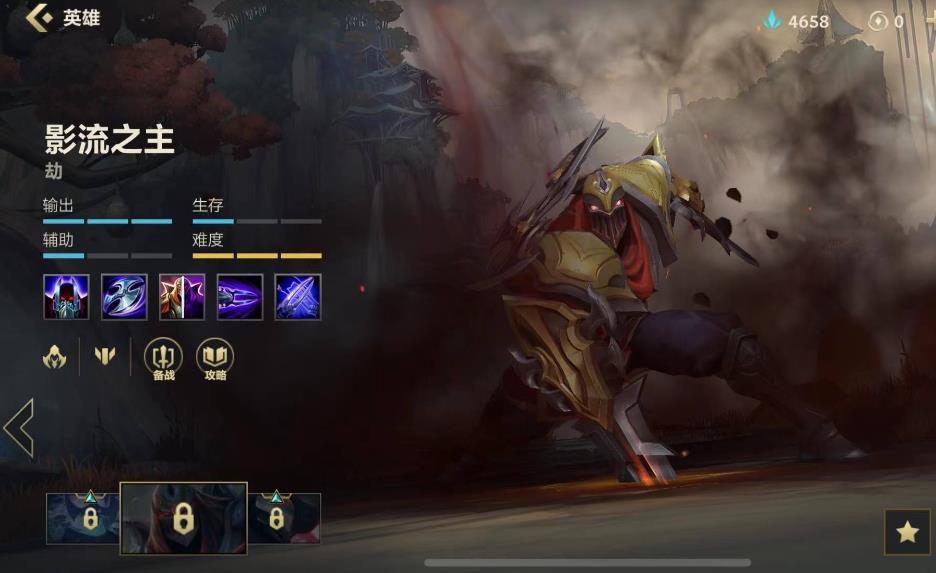The image size is (936, 573).
Task: Select the spinning shuriken ability icon
Action: tap(124, 297)
